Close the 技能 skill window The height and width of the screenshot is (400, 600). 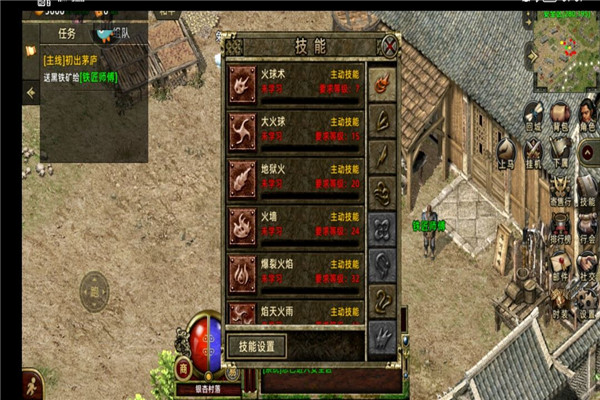coord(390,45)
